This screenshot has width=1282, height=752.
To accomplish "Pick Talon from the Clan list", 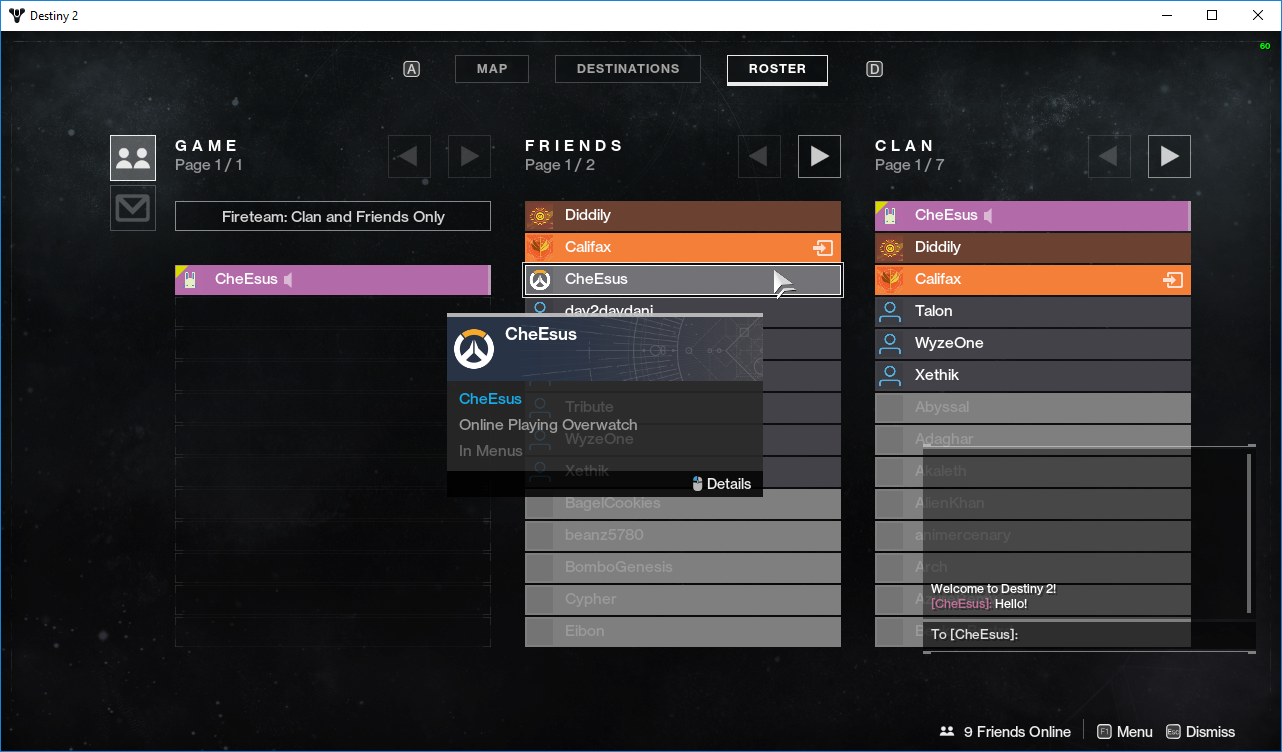I will [1033, 311].
